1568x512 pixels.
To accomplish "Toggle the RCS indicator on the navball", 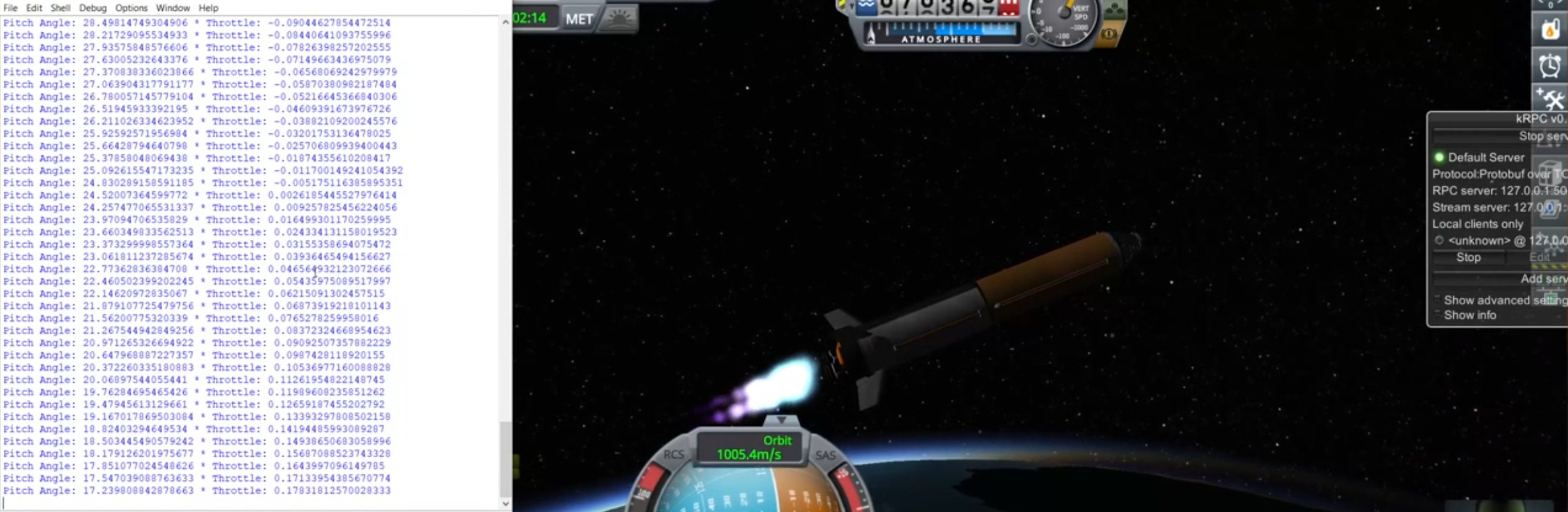I will 673,455.
